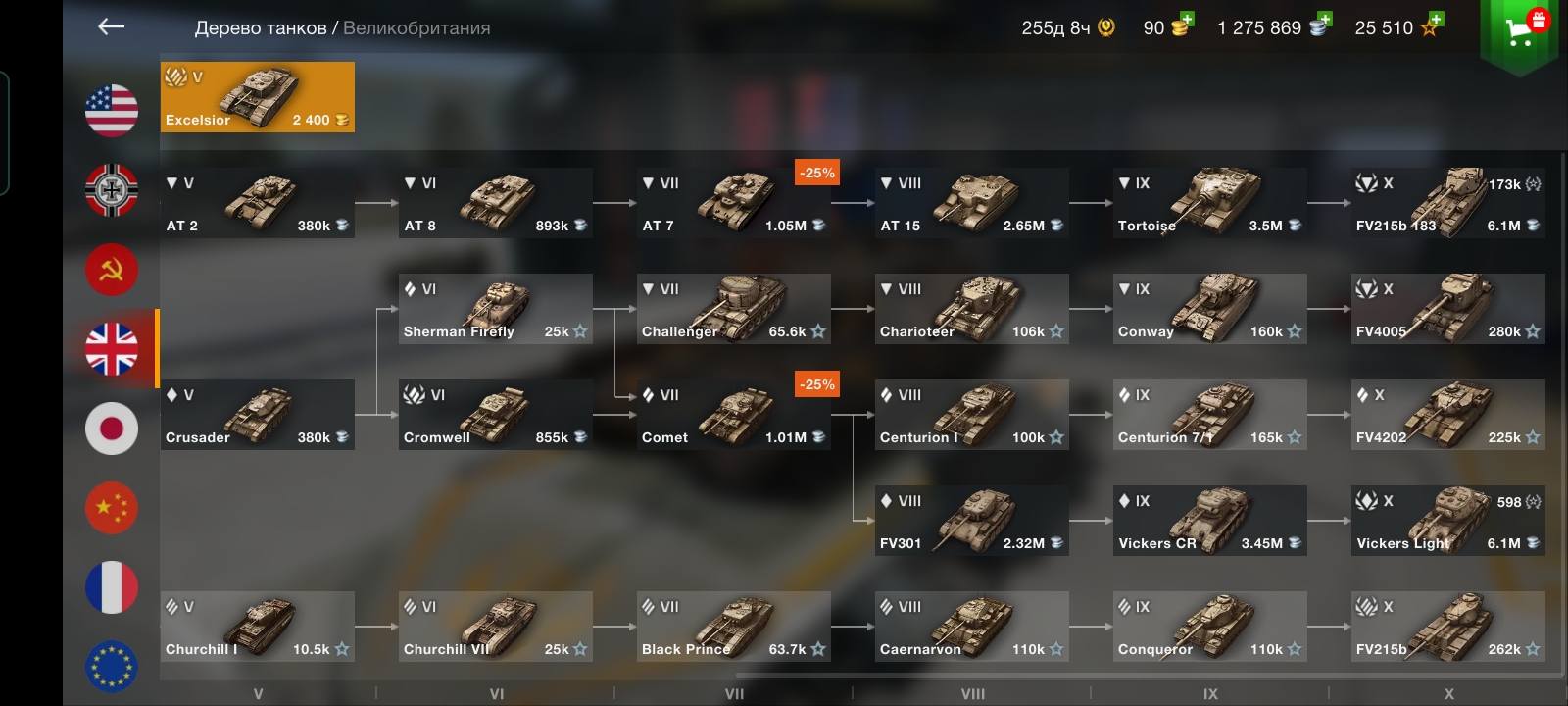Select the AT 7 tank destroyer
Image resolution: width=1568 pixels, height=706 pixels.
[x=734, y=203]
